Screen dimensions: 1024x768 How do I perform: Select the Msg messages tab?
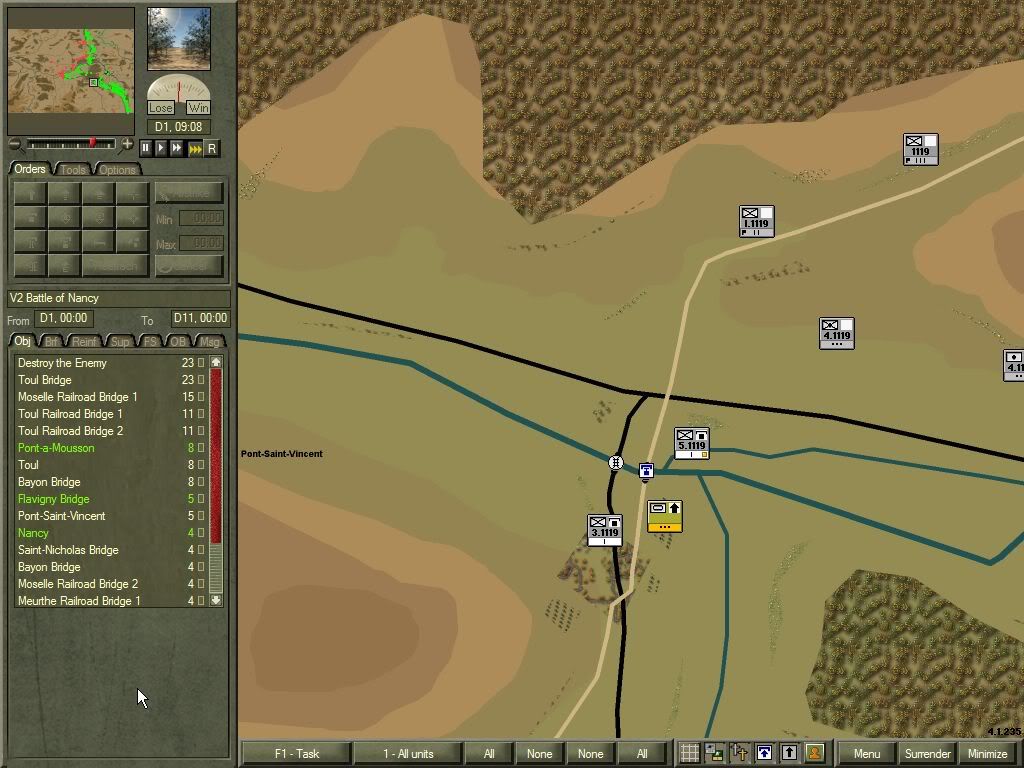209,342
